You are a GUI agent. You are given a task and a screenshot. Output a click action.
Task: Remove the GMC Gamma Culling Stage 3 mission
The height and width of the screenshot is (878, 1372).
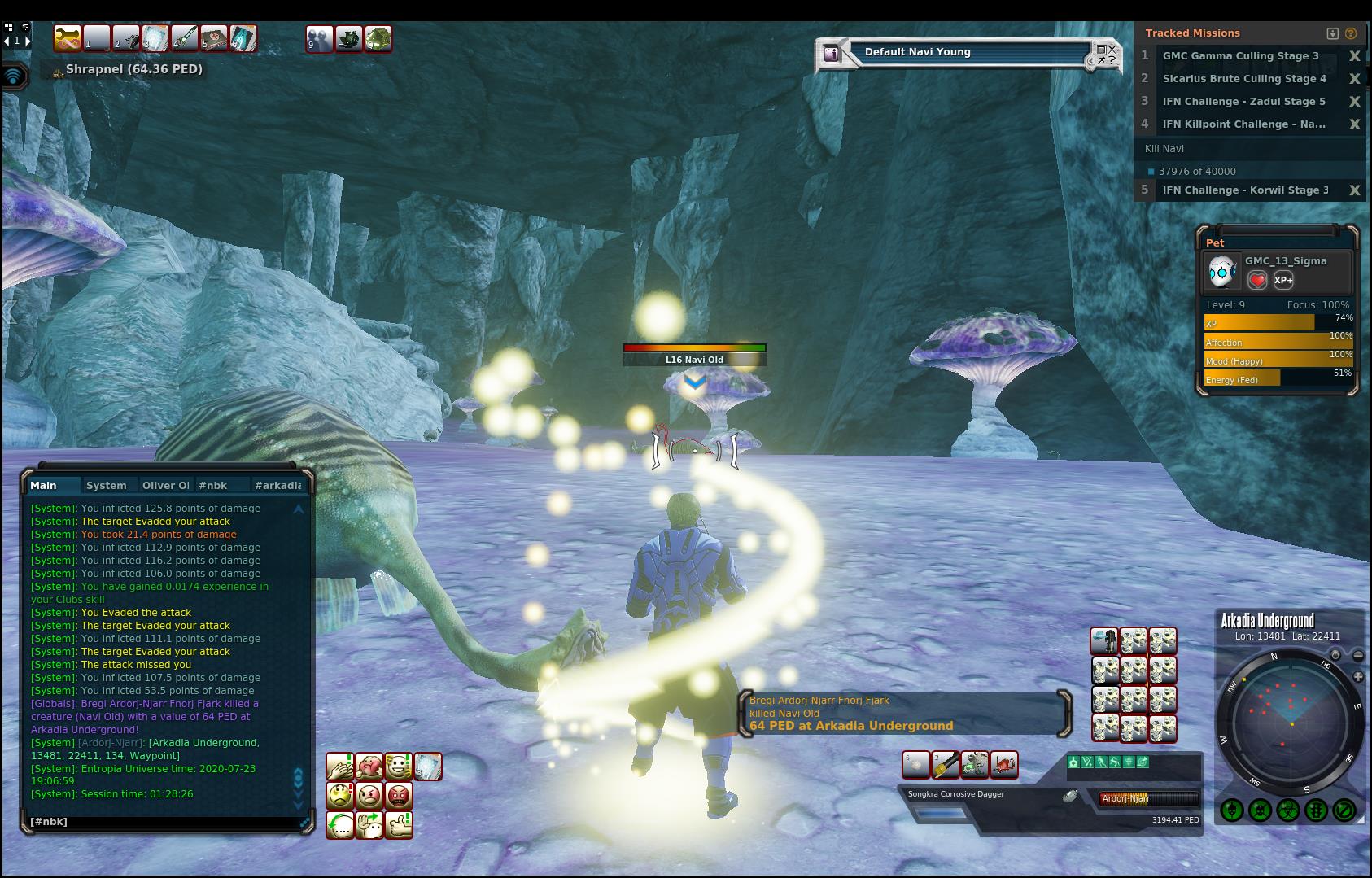[1354, 56]
